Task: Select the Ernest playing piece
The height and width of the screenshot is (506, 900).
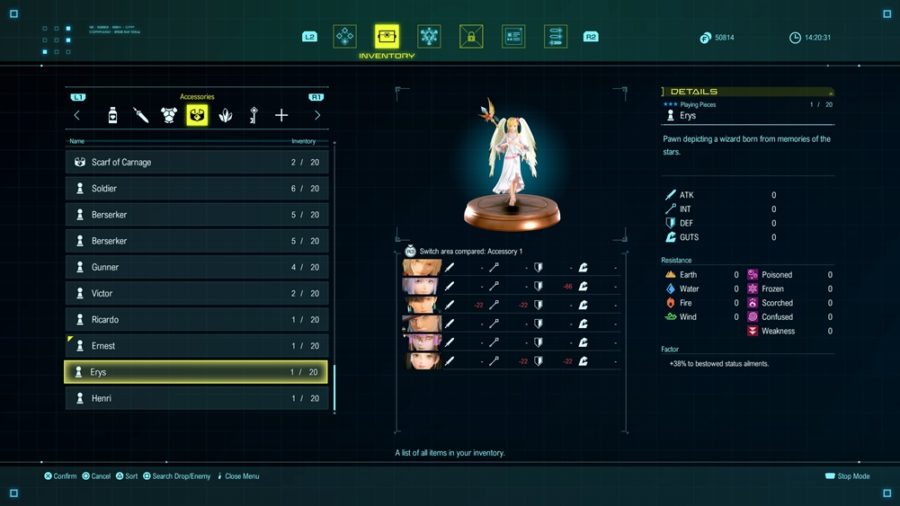Action: click(196, 346)
